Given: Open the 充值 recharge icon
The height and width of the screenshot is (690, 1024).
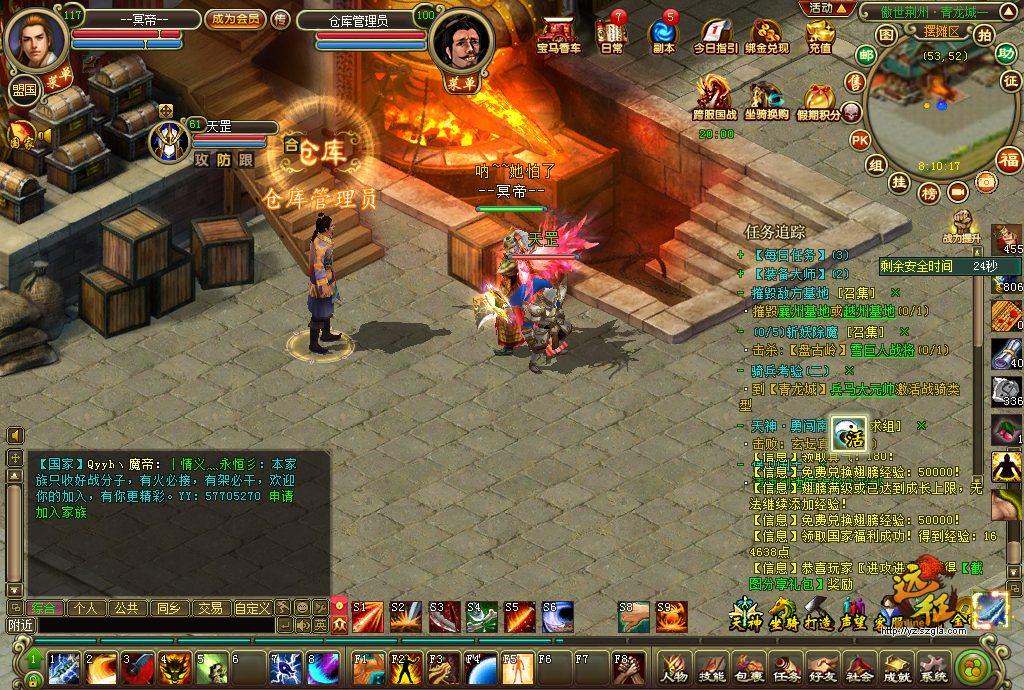Looking at the screenshot, I should pos(819,36).
